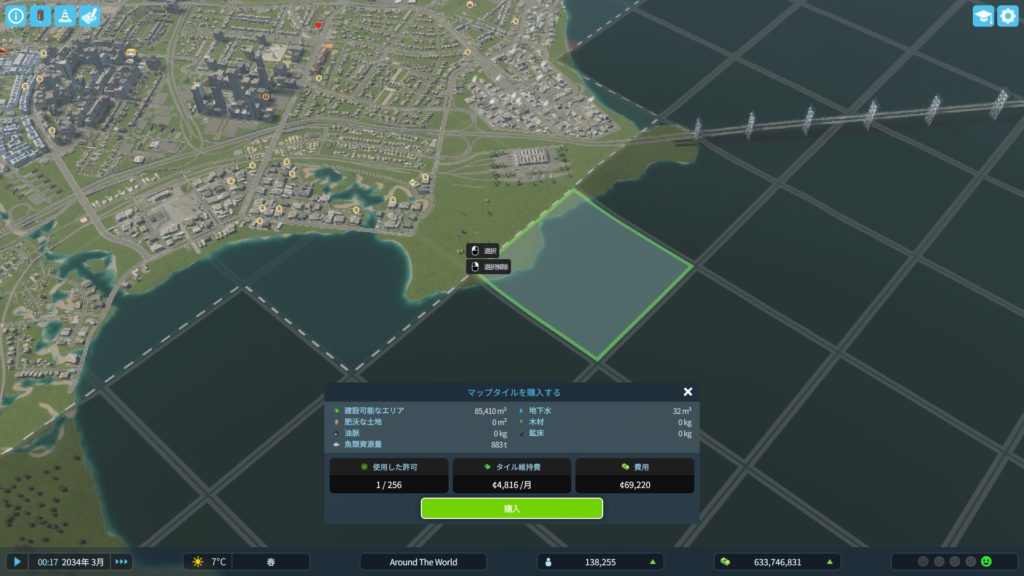This screenshot has width=1024, height=576.
Task: Open the graduation cap tutorial button
Action: (983, 15)
